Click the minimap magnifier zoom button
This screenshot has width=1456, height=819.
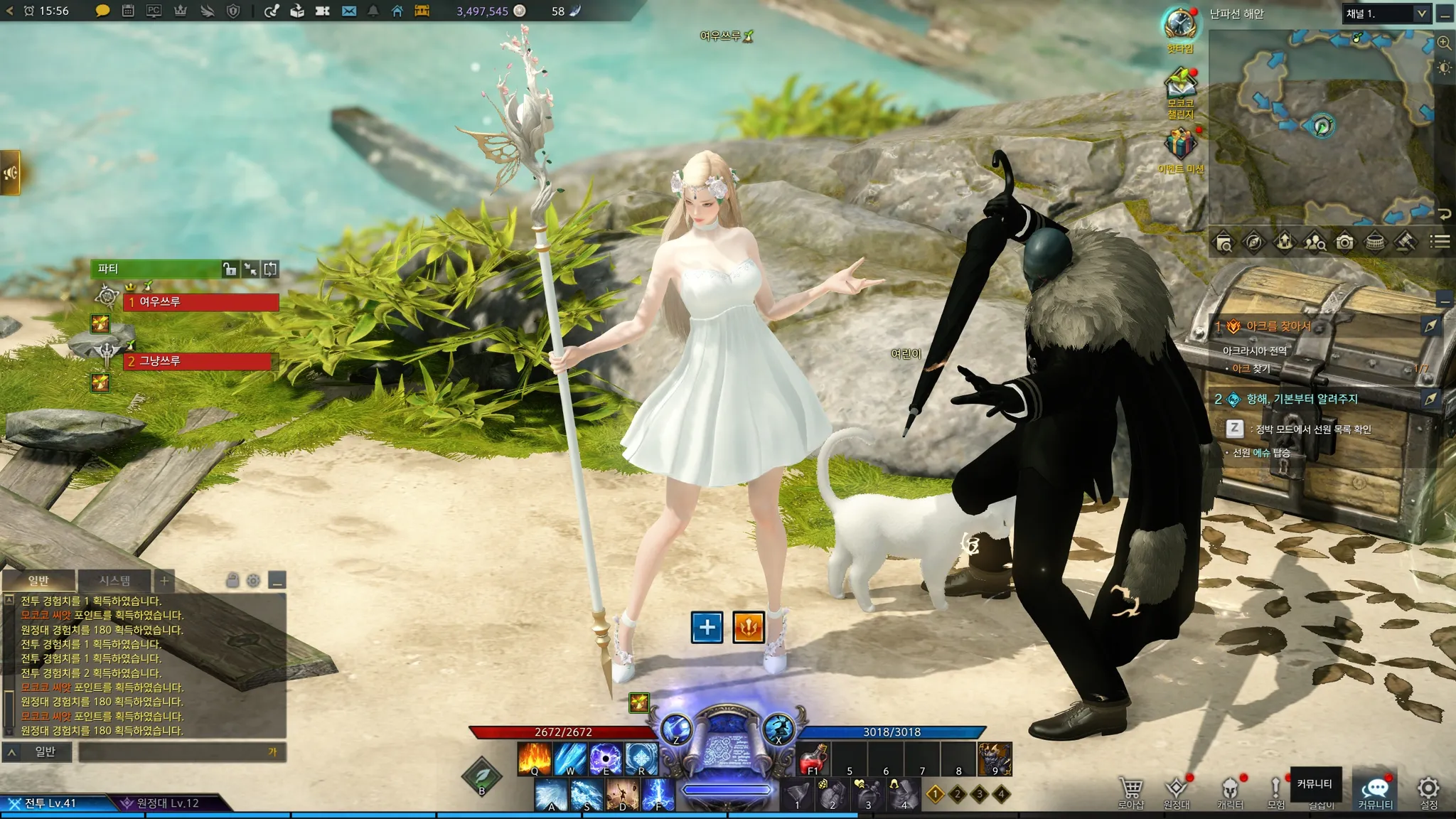pyautogui.click(x=1444, y=43)
